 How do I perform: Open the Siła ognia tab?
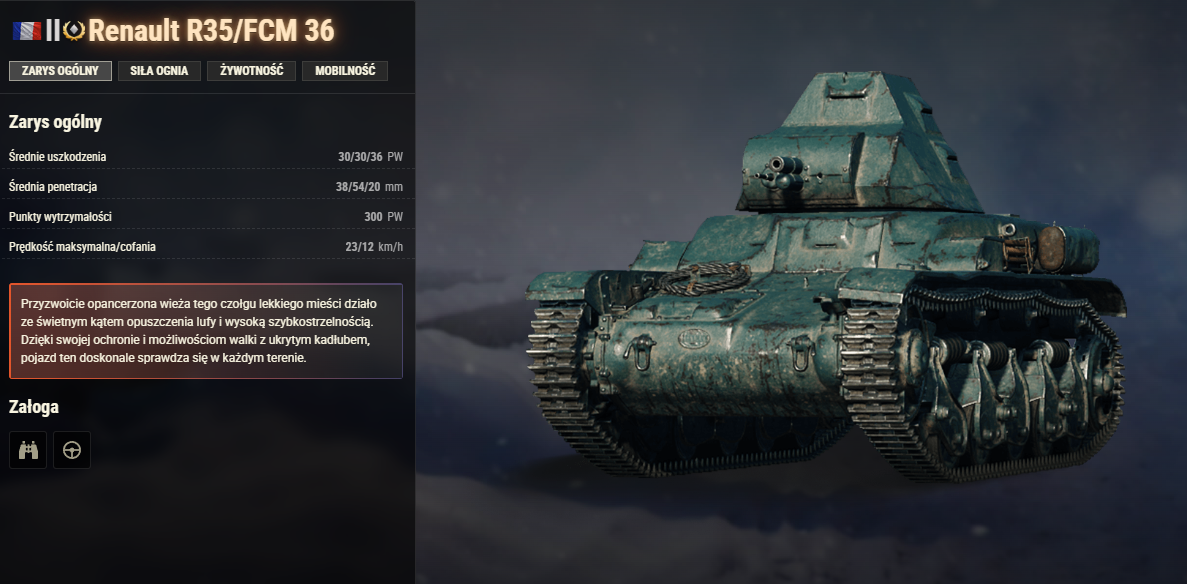[x=159, y=71]
